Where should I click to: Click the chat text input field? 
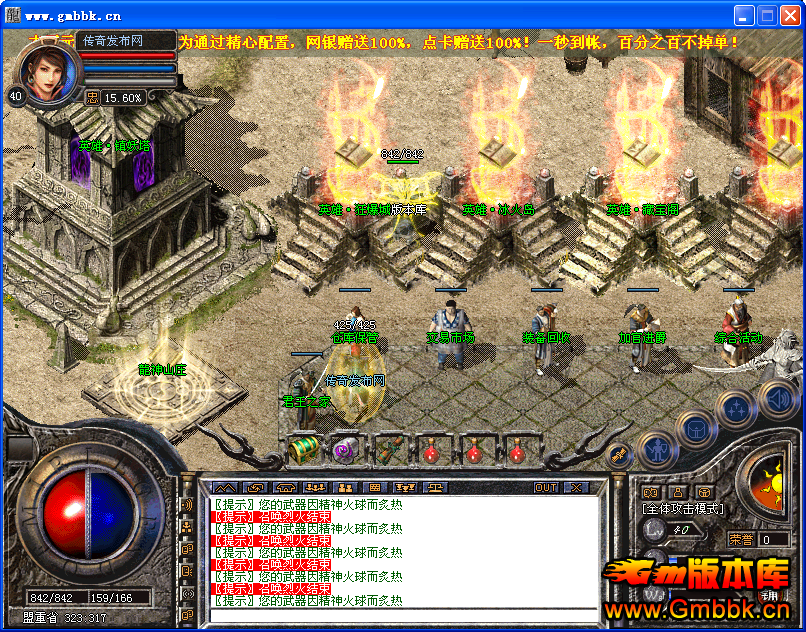(x=404, y=612)
